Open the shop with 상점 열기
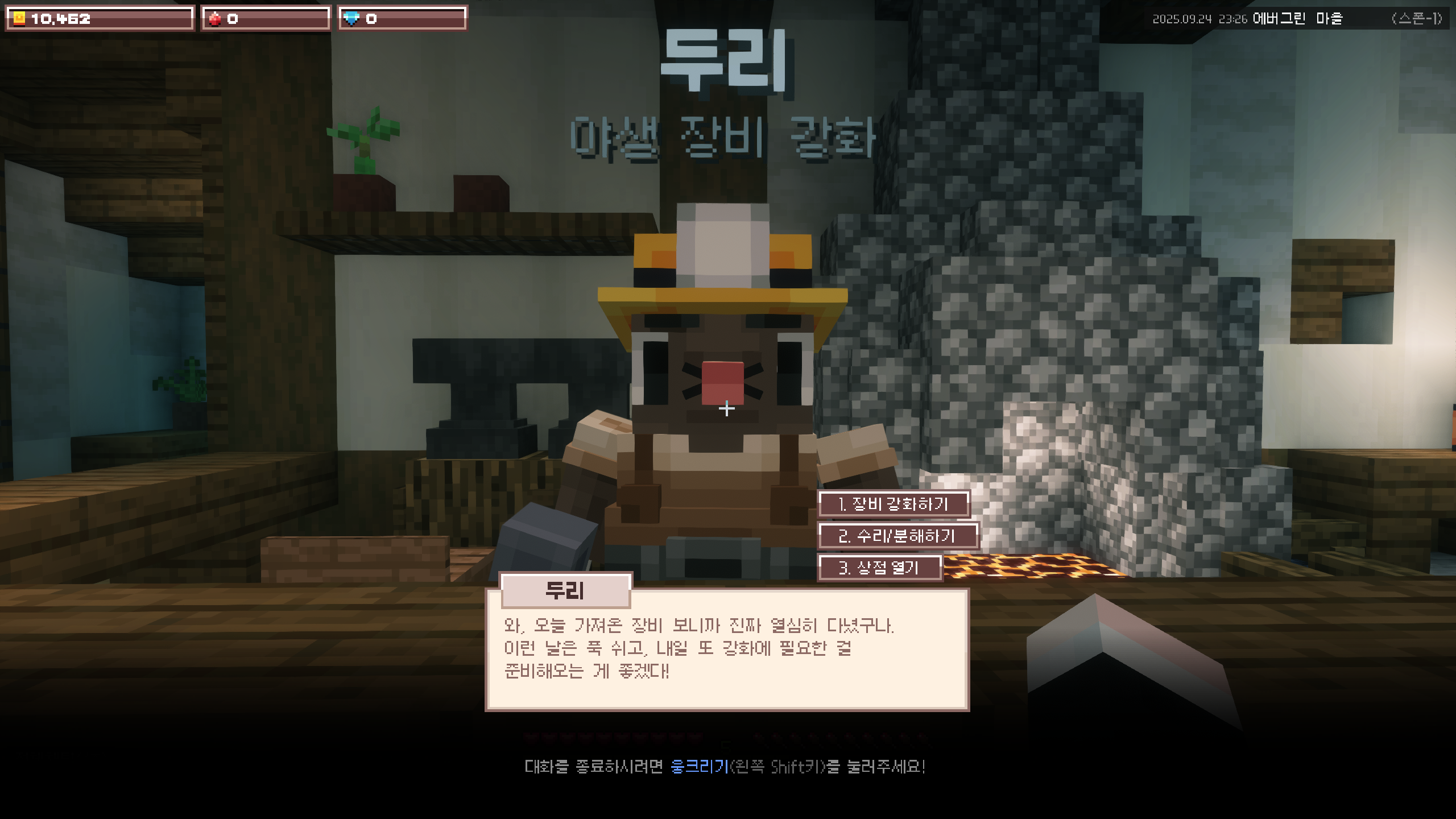This screenshot has width=1456, height=819. 879,568
